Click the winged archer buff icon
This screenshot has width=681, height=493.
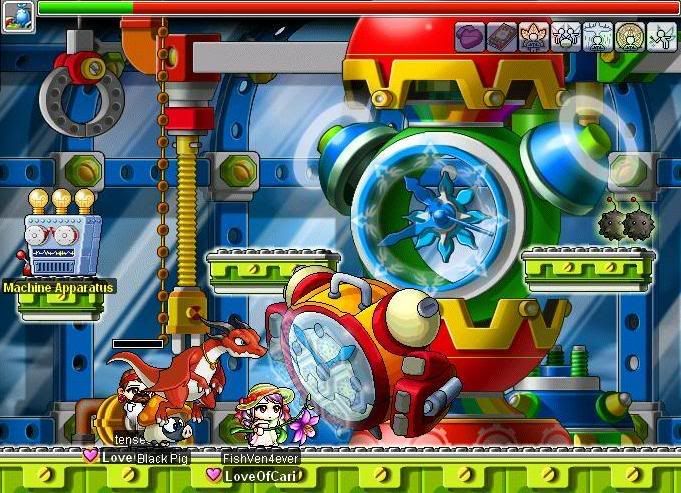tap(662, 37)
